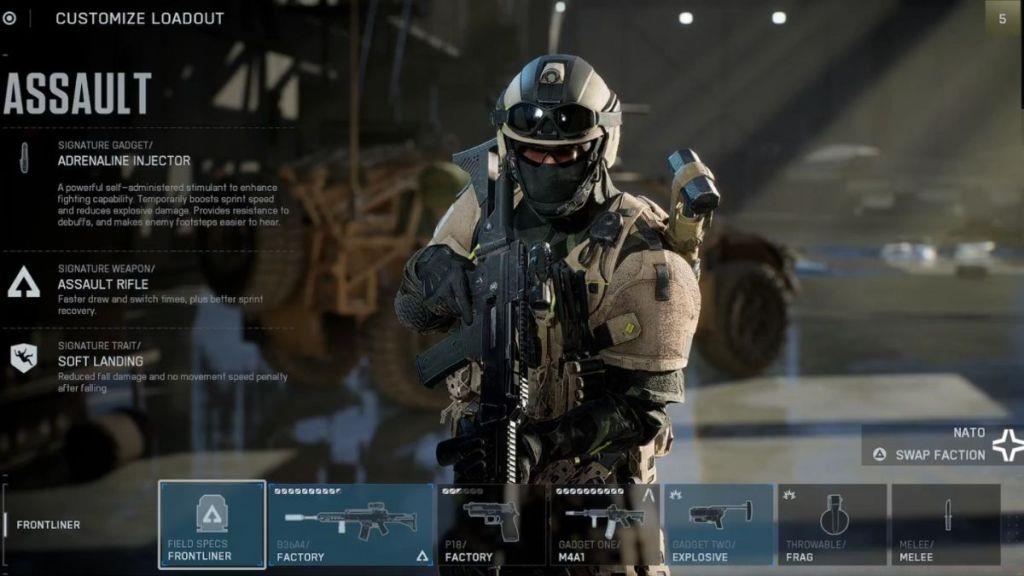Open the Gadget One M4A1 slot
The width and height of the screenshot is (1024, 576).
click(x=604, y=524)
